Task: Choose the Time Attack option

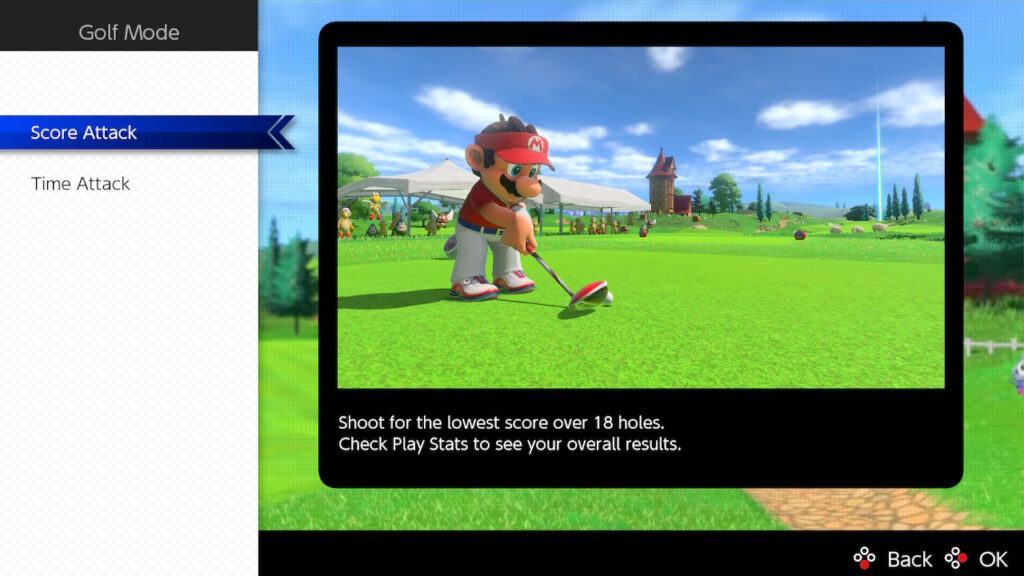Action: tap(81, 184)
